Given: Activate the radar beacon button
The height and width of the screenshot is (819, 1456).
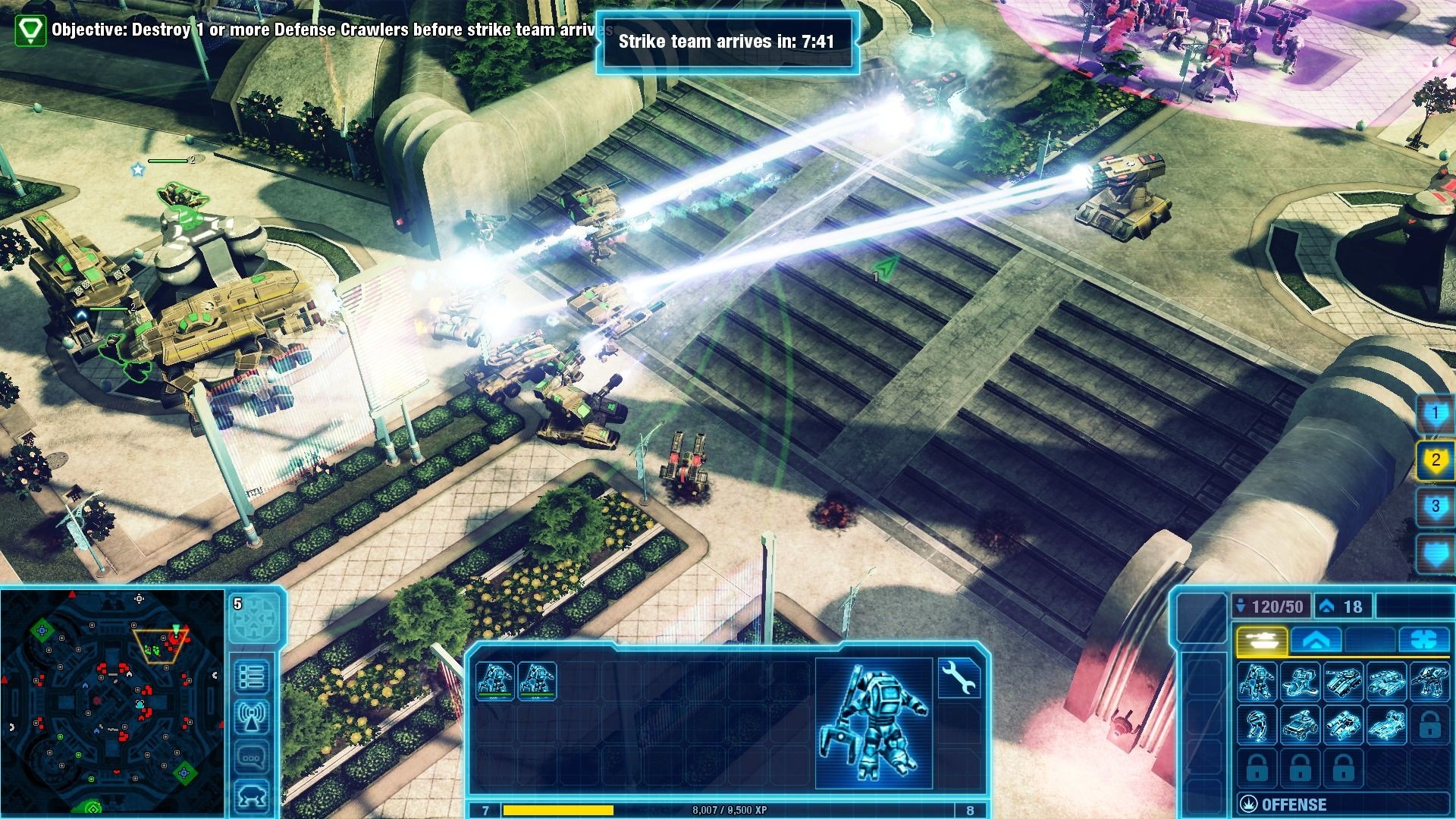Looking at the screenshot, I should click(252, 717).
